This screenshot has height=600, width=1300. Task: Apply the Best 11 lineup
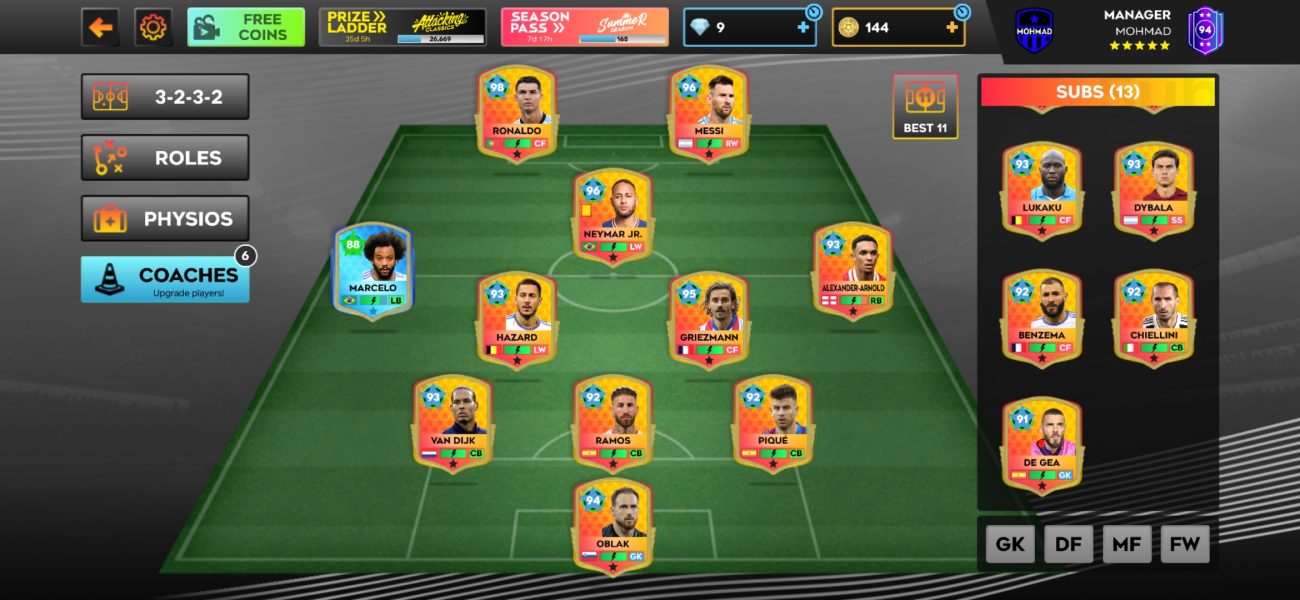click(925, 106)
